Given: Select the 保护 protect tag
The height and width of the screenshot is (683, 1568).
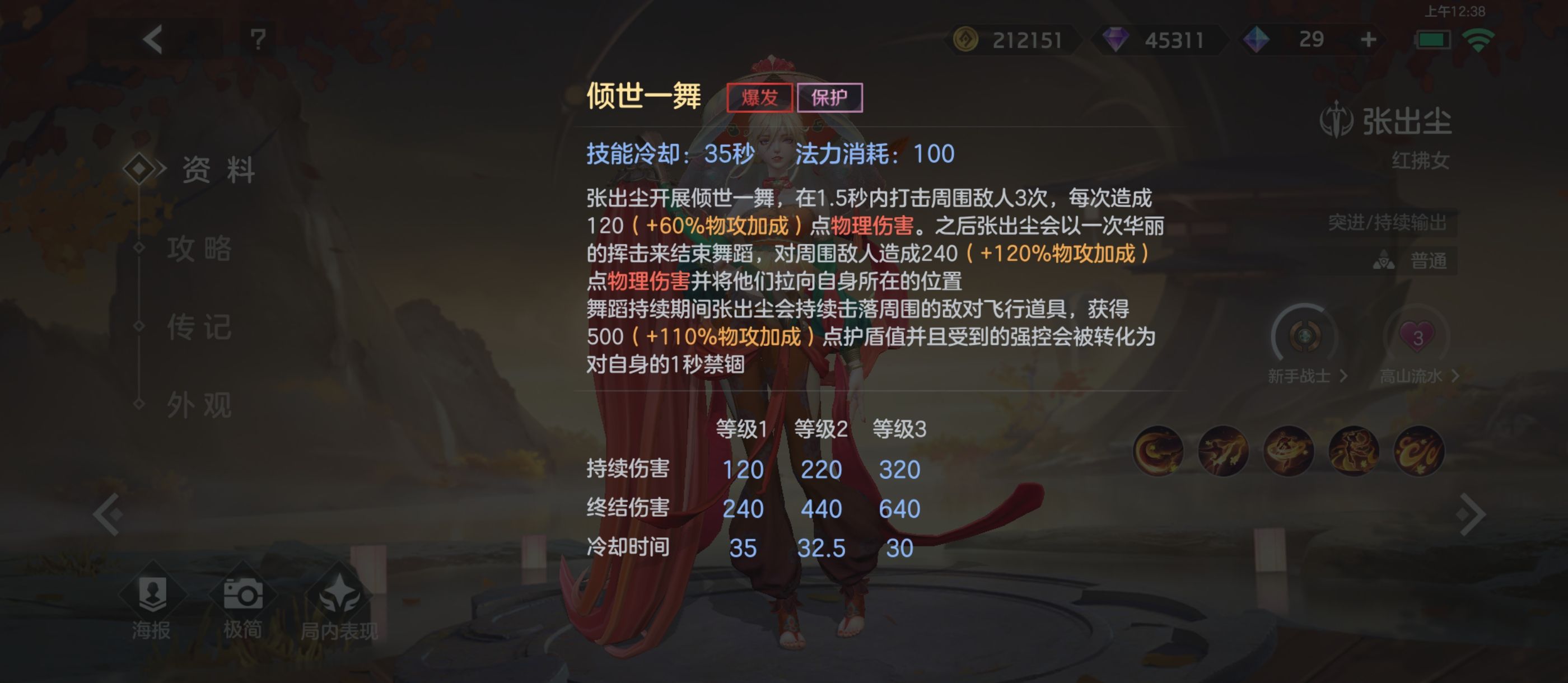Looking at the screenshot, I should (x=831, y=97).
